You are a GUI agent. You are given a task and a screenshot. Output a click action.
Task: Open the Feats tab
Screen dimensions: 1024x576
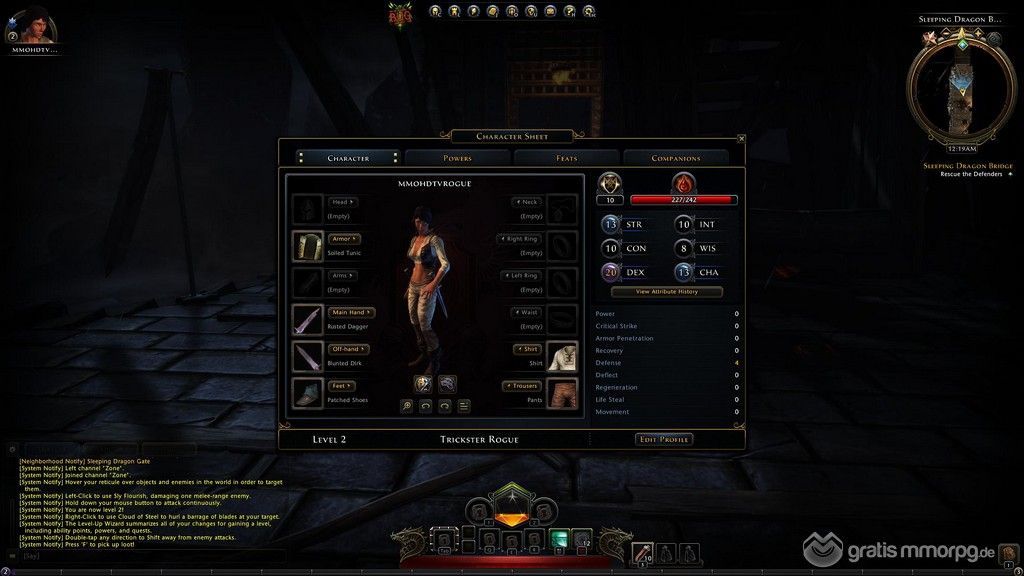[567, 158]
